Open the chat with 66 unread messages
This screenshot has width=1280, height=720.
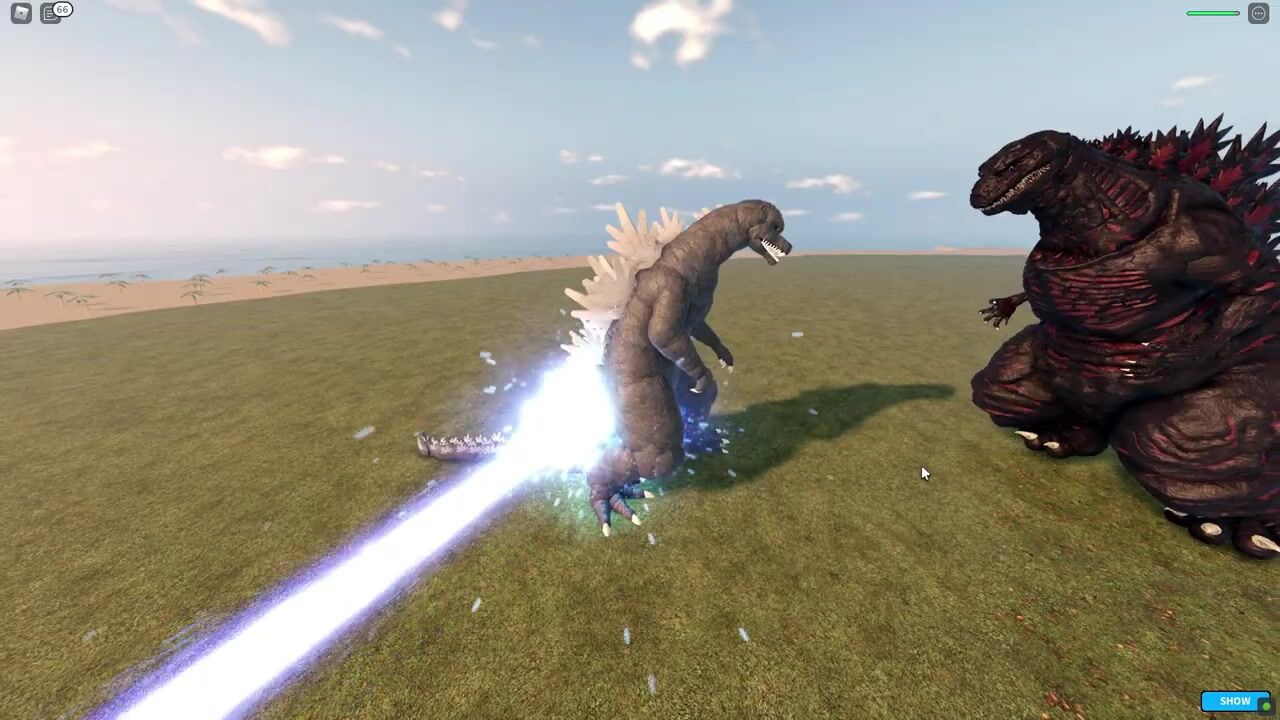point(51,14)
